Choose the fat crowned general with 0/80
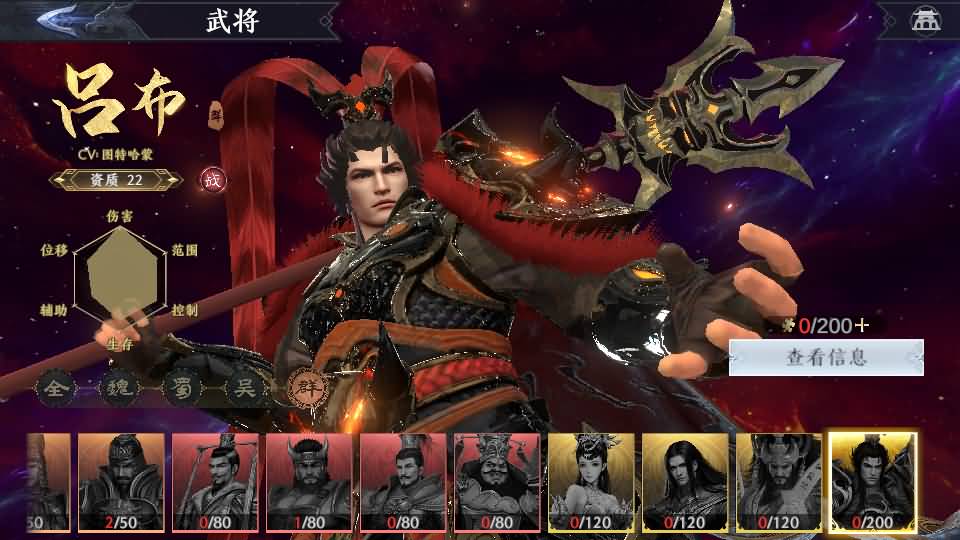 coord(497,481)
